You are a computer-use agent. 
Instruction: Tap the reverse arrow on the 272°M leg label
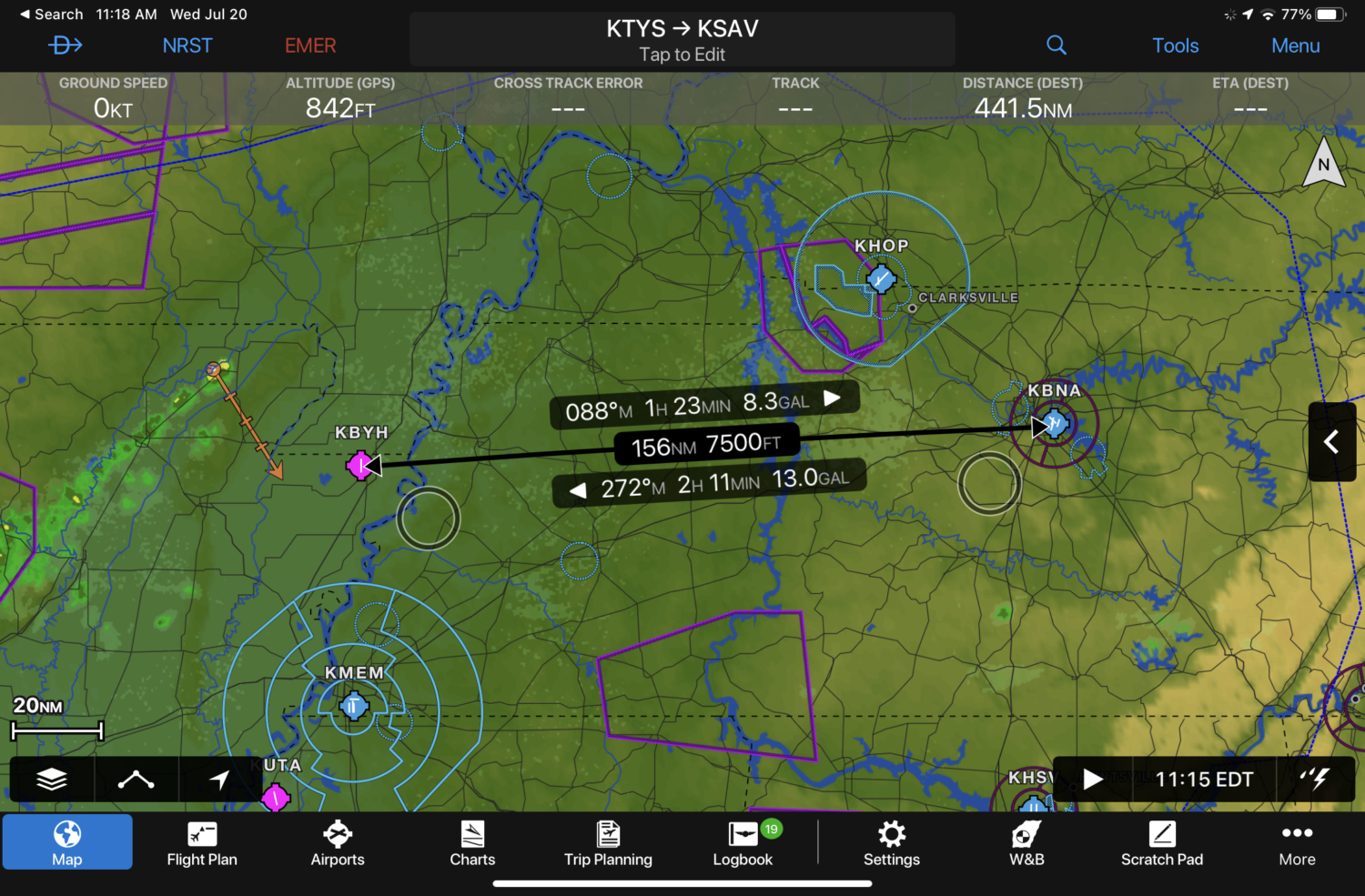pos(577,488)
